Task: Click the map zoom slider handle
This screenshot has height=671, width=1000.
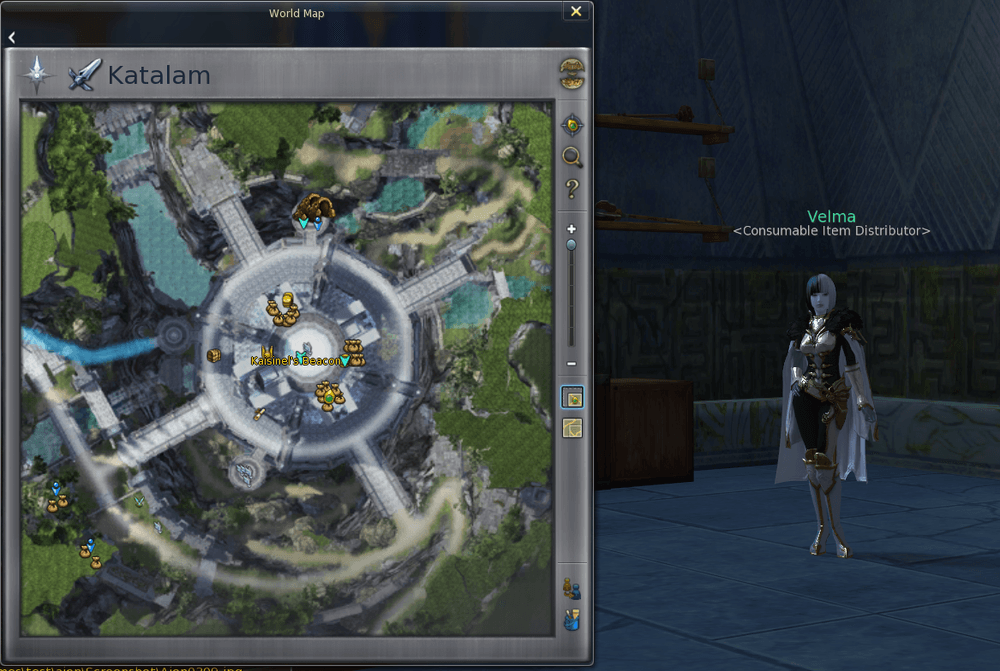Action: [572, 244]
